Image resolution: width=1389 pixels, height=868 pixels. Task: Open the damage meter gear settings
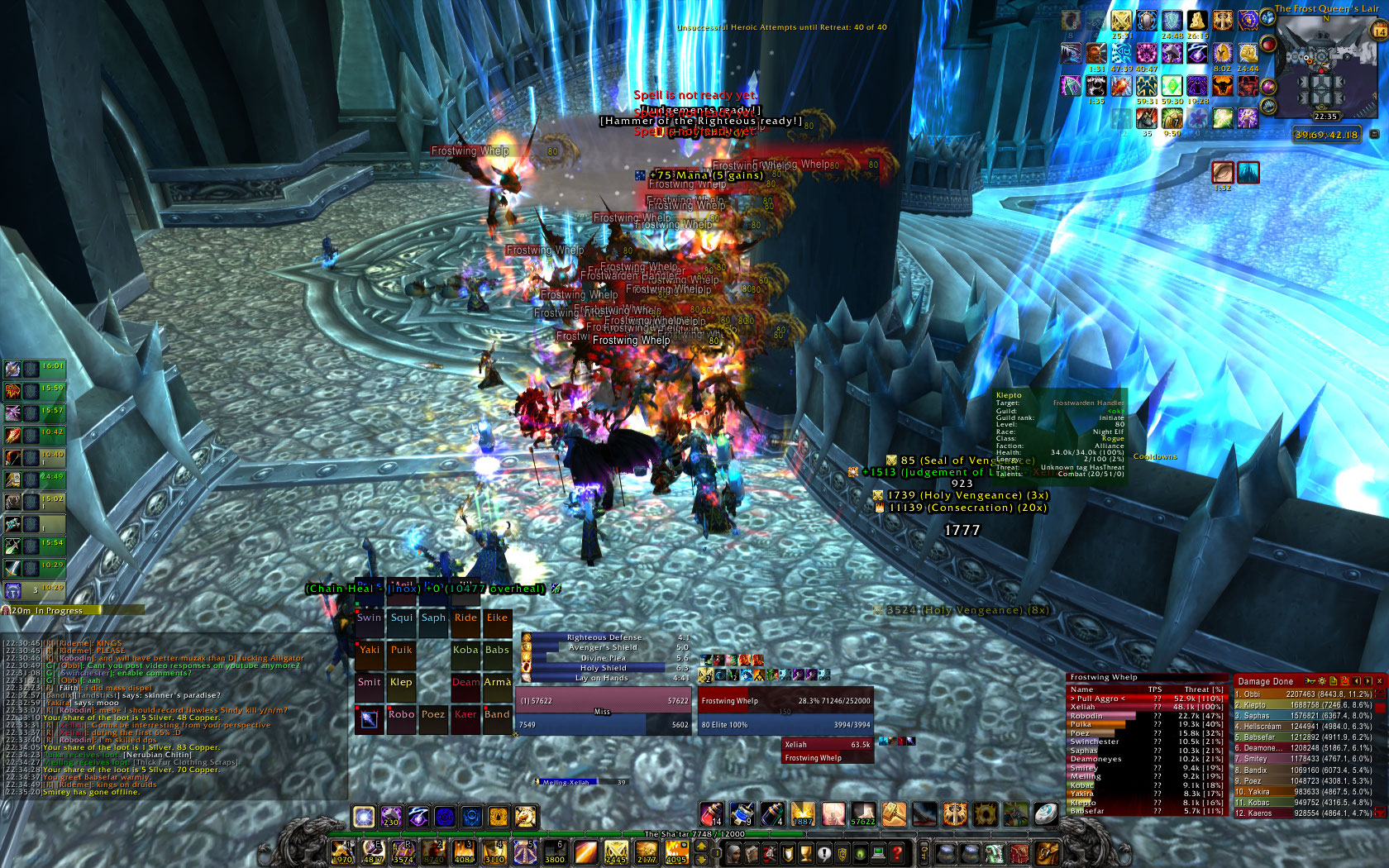pyautogui.click(x=1321, y=681)
